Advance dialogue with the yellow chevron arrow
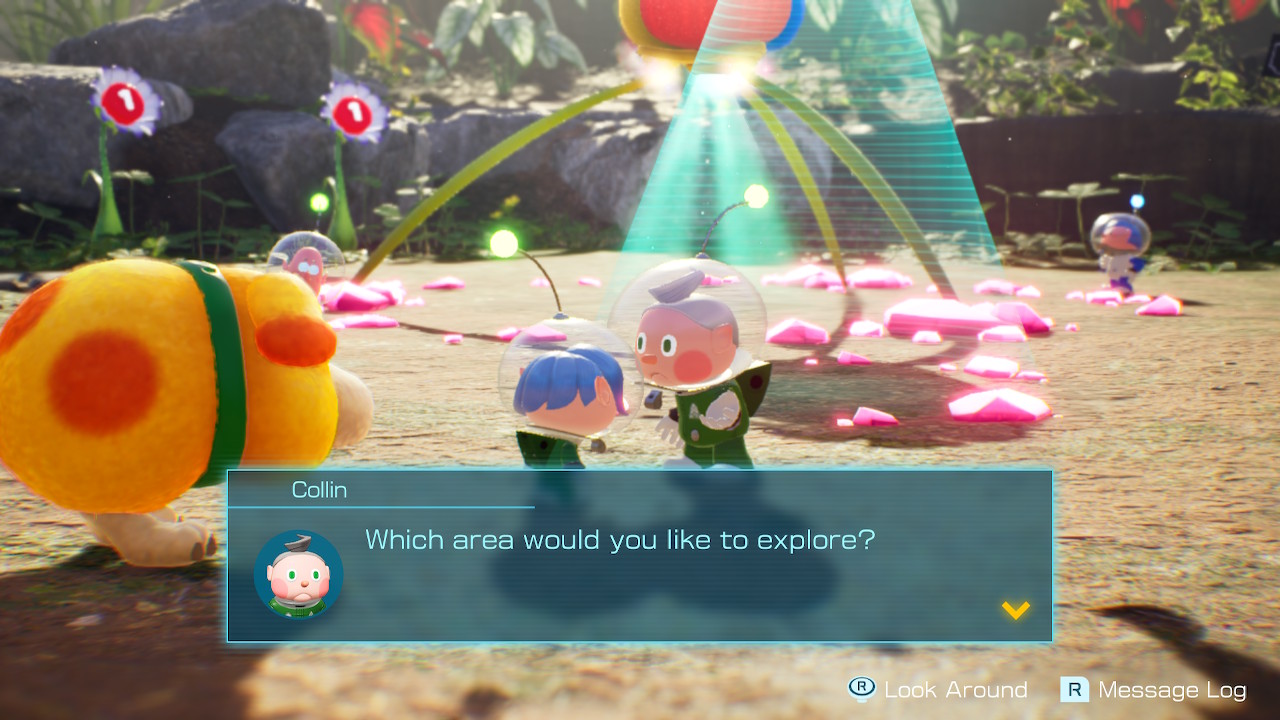The height and width of the screenshot is (720, 1280). 1014,612
